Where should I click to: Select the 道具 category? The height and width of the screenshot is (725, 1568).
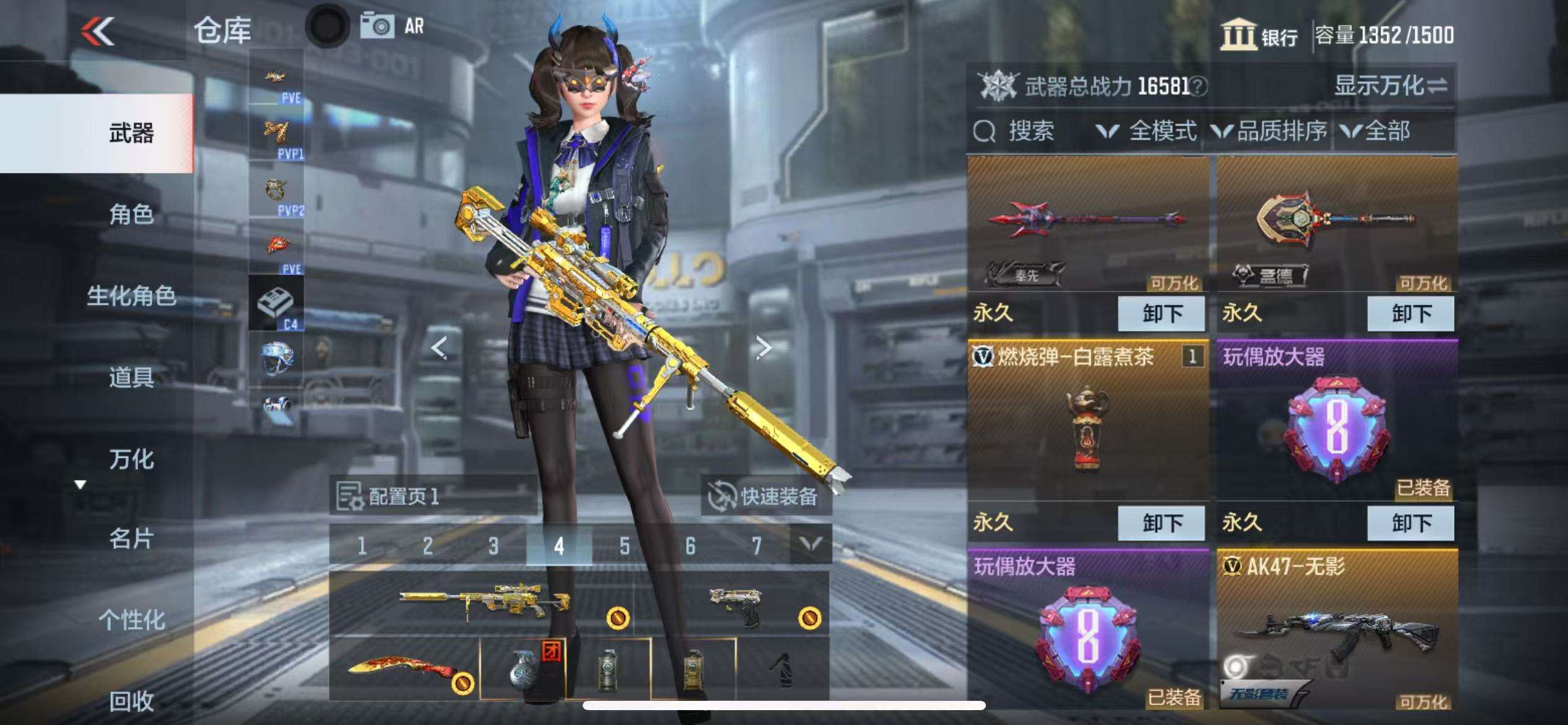(131, 377)
